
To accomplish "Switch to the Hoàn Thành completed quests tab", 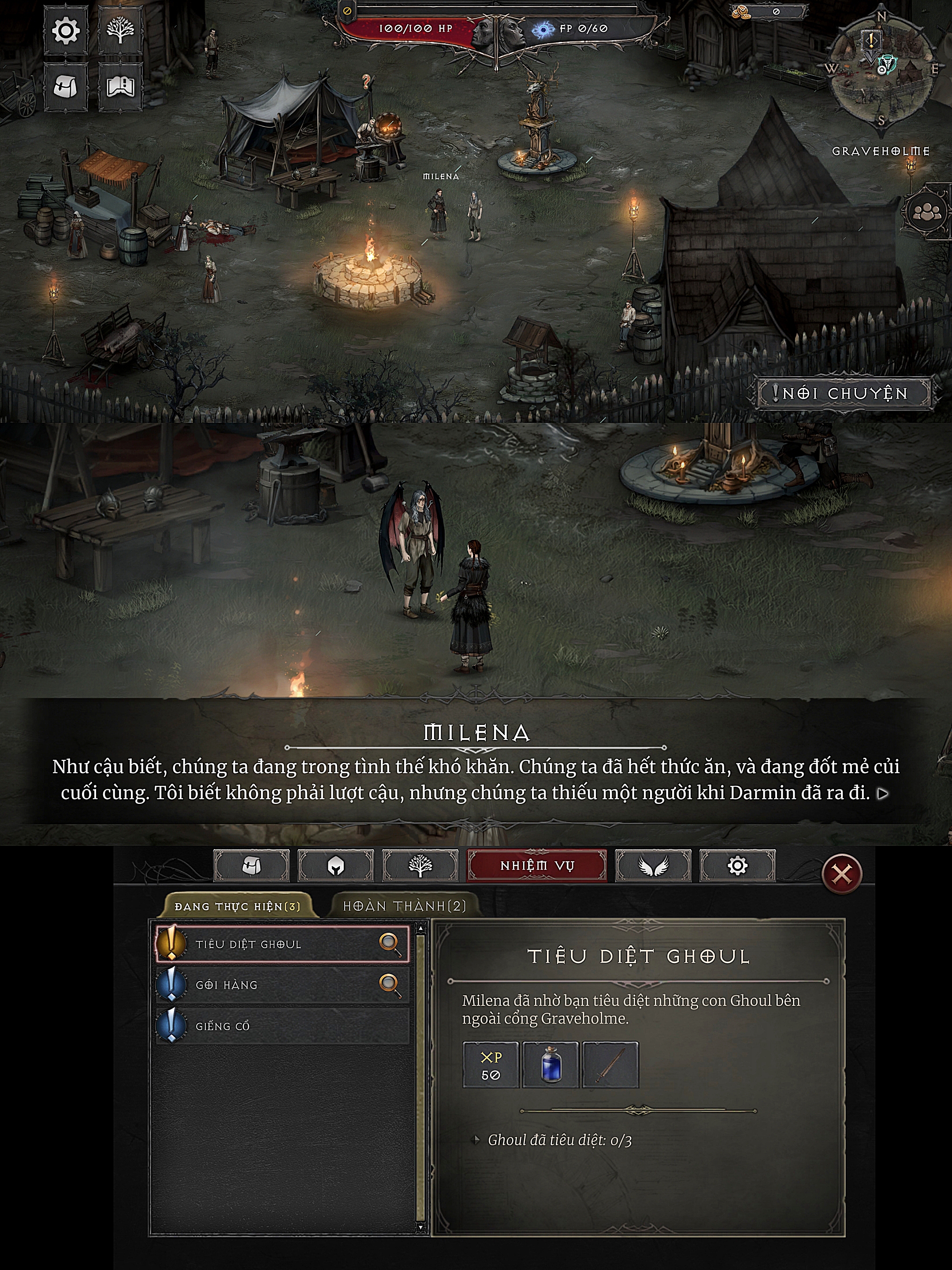I will point(404,906).
